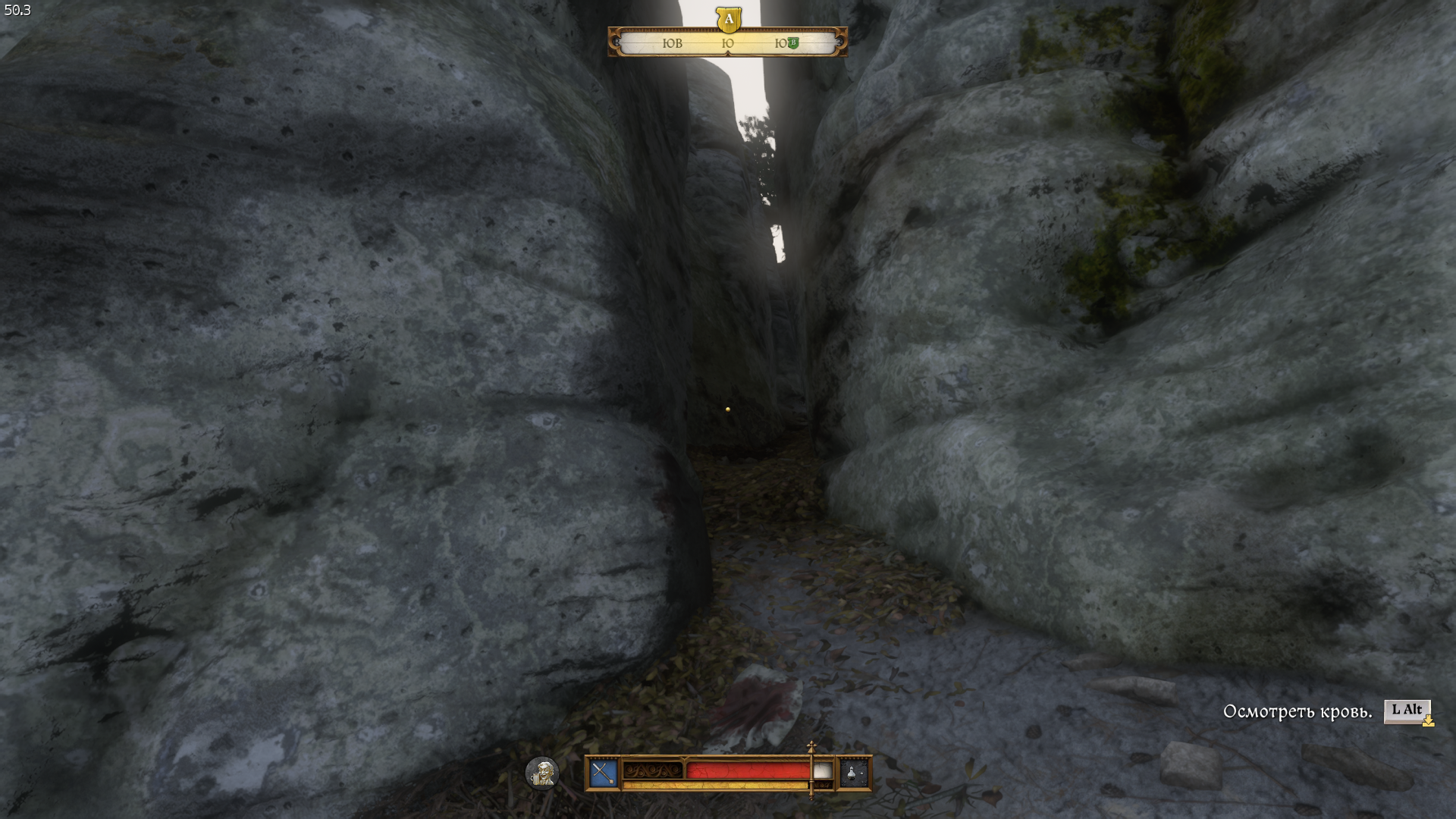This screenshot has width=1456, height=819.
Task: Click the potion flask status slot
Action: [x=854, y=773]
